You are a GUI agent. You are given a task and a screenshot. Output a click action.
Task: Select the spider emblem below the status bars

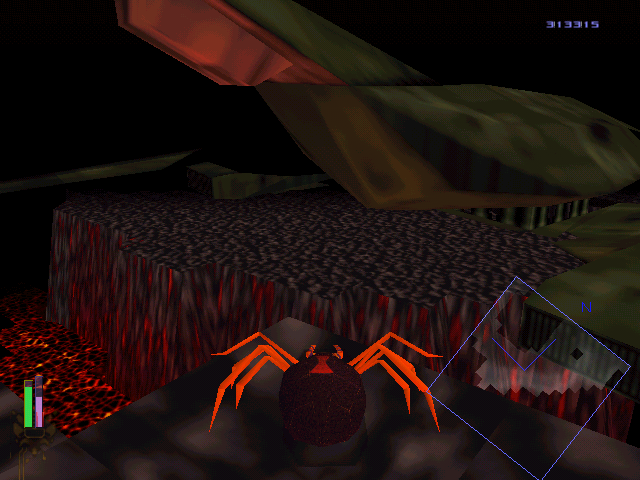click(33, 441)
